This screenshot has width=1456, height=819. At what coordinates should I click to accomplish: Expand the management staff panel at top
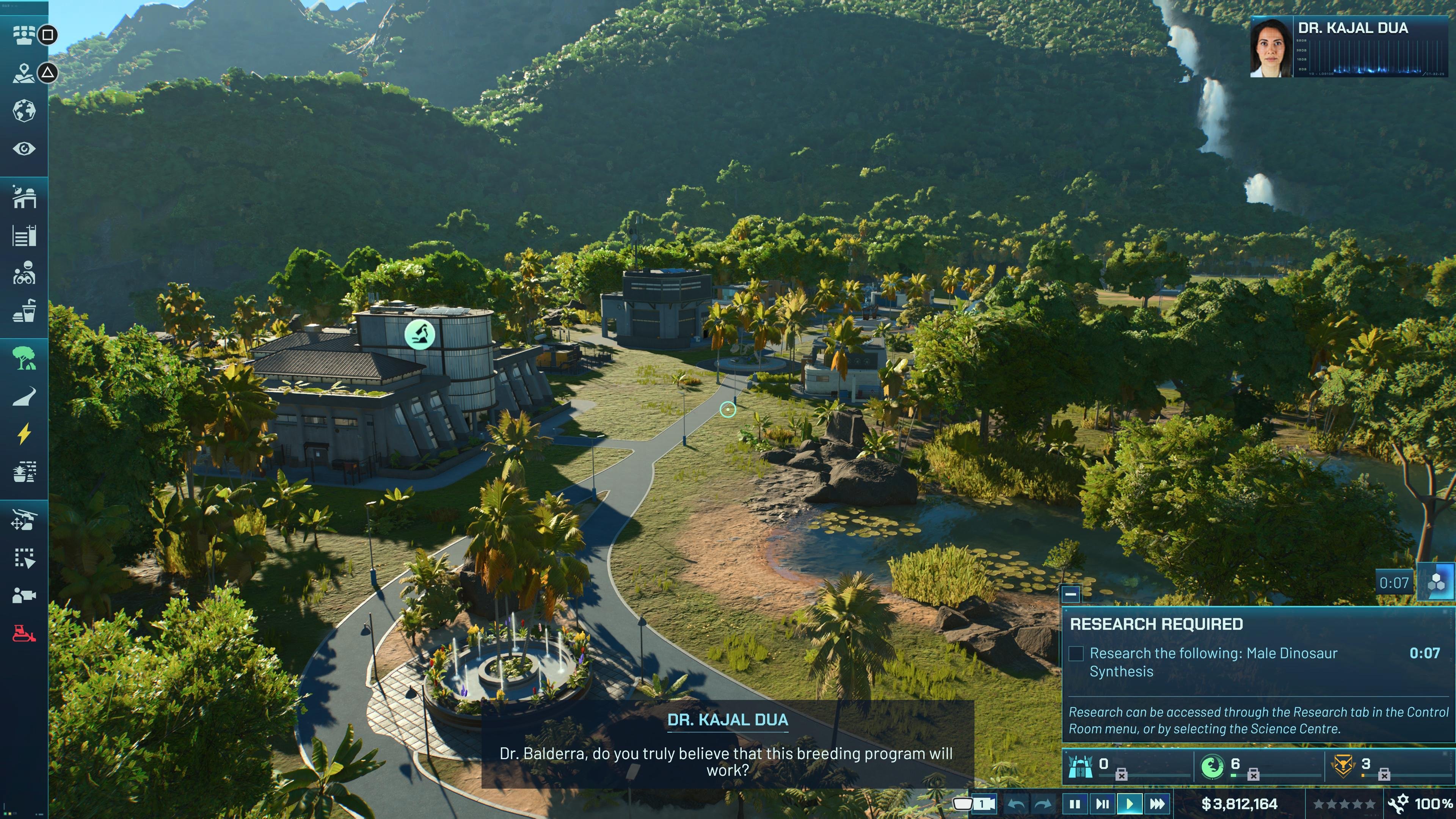coord(24,35)
